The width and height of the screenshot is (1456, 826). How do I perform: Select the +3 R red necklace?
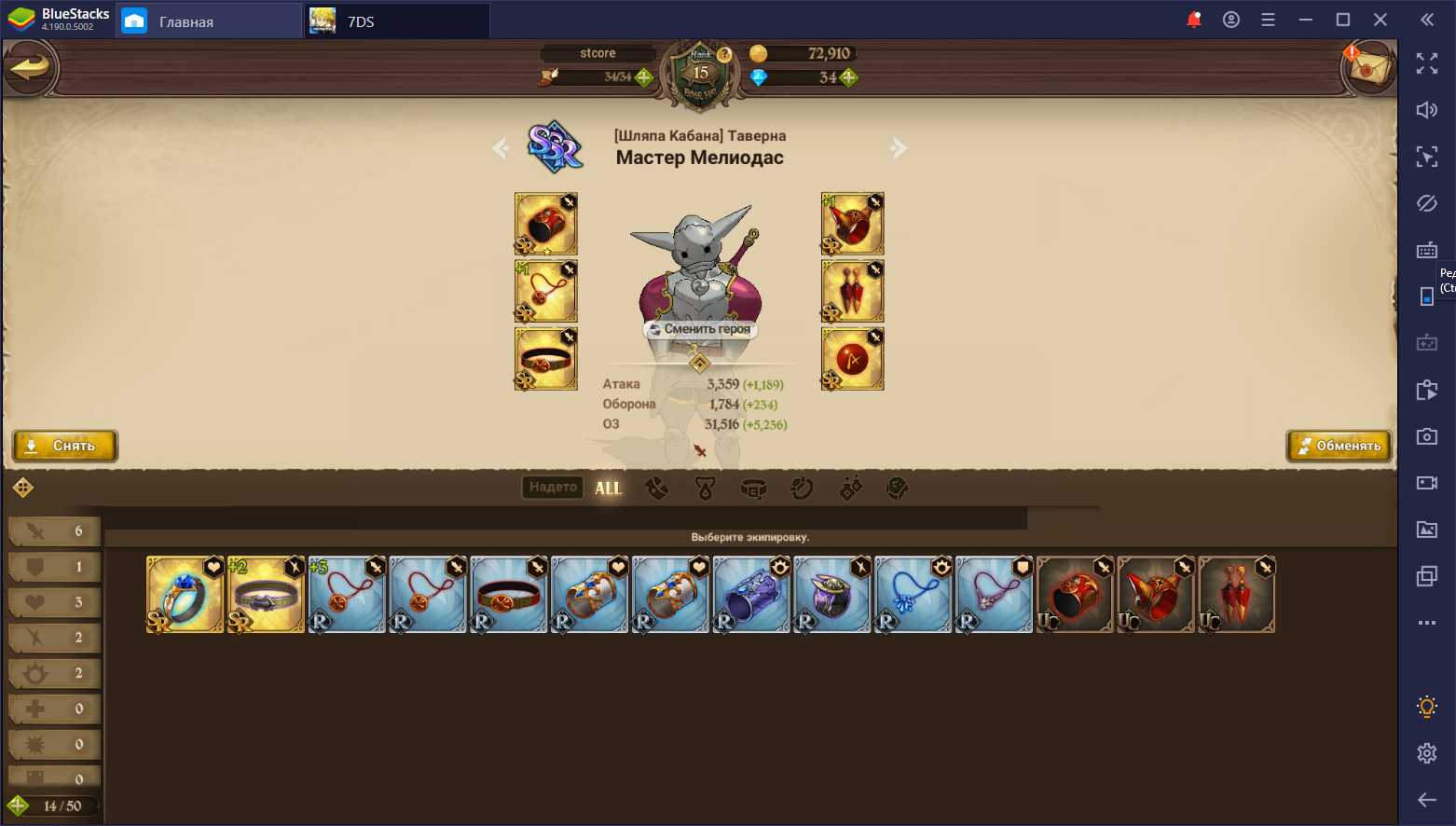[x=347, y=595]
